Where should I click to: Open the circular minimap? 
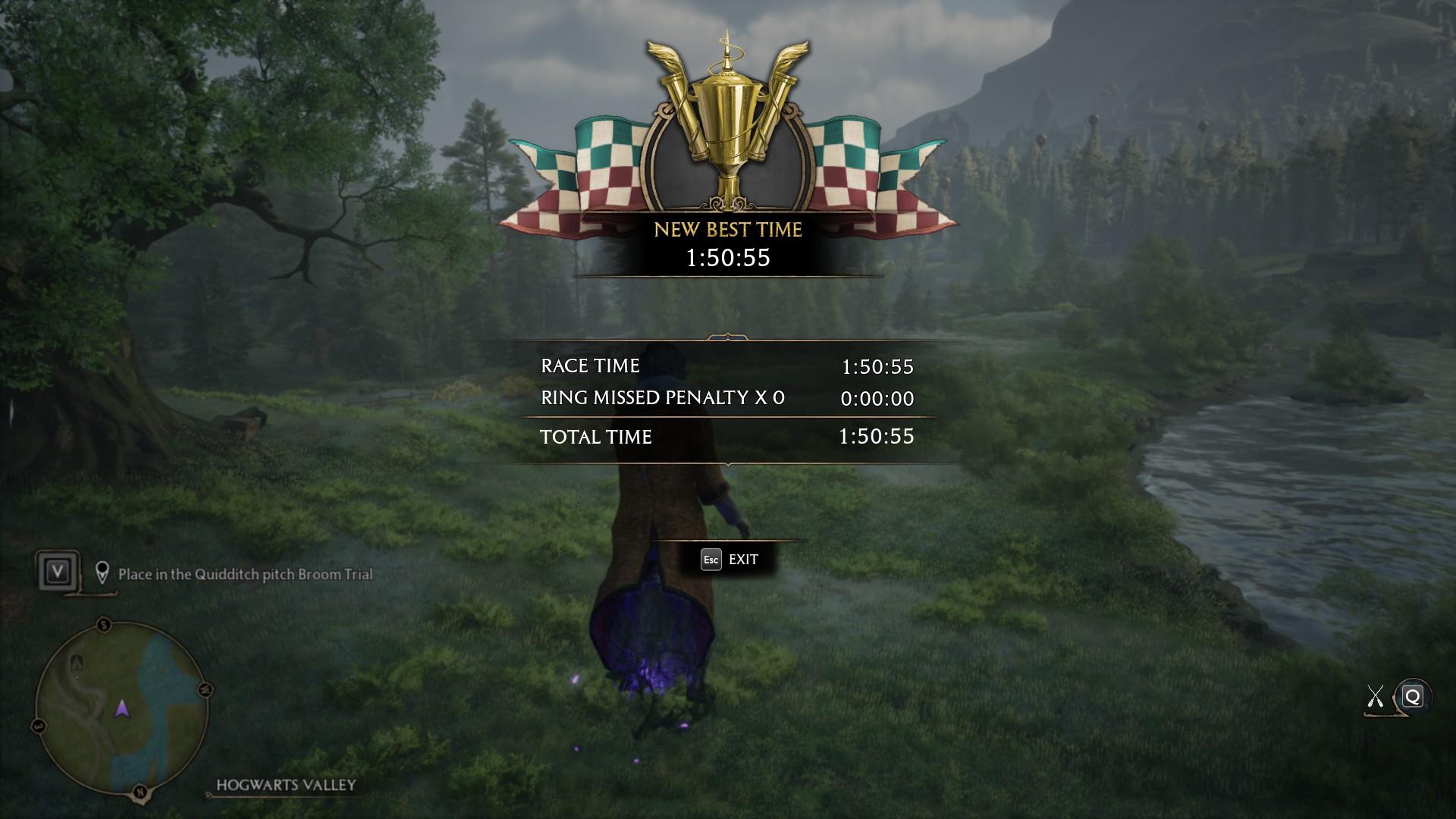click(121, 708)
